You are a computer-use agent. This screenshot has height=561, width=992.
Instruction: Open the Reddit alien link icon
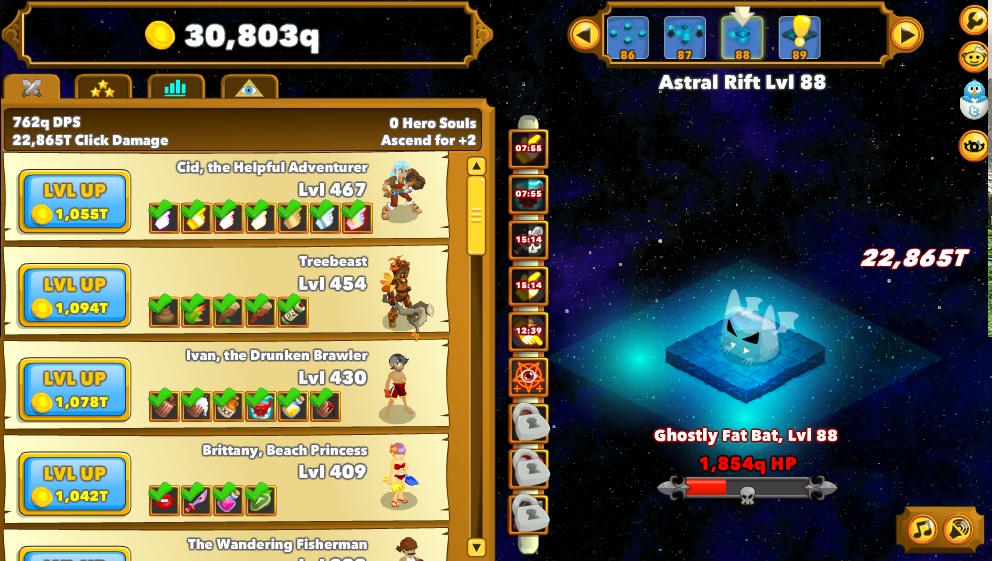tap(974, 57)
